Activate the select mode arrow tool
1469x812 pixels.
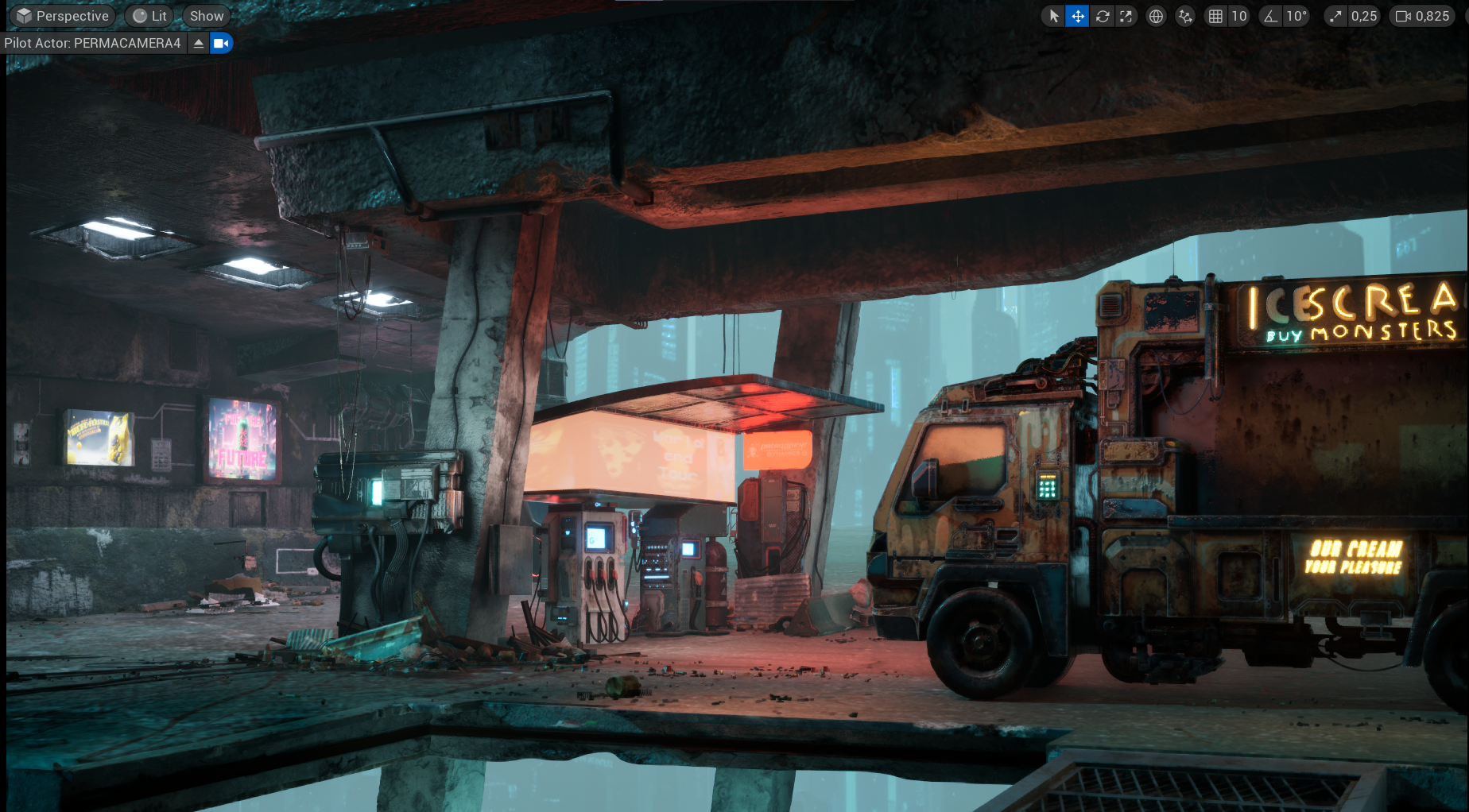(1053, 16)
